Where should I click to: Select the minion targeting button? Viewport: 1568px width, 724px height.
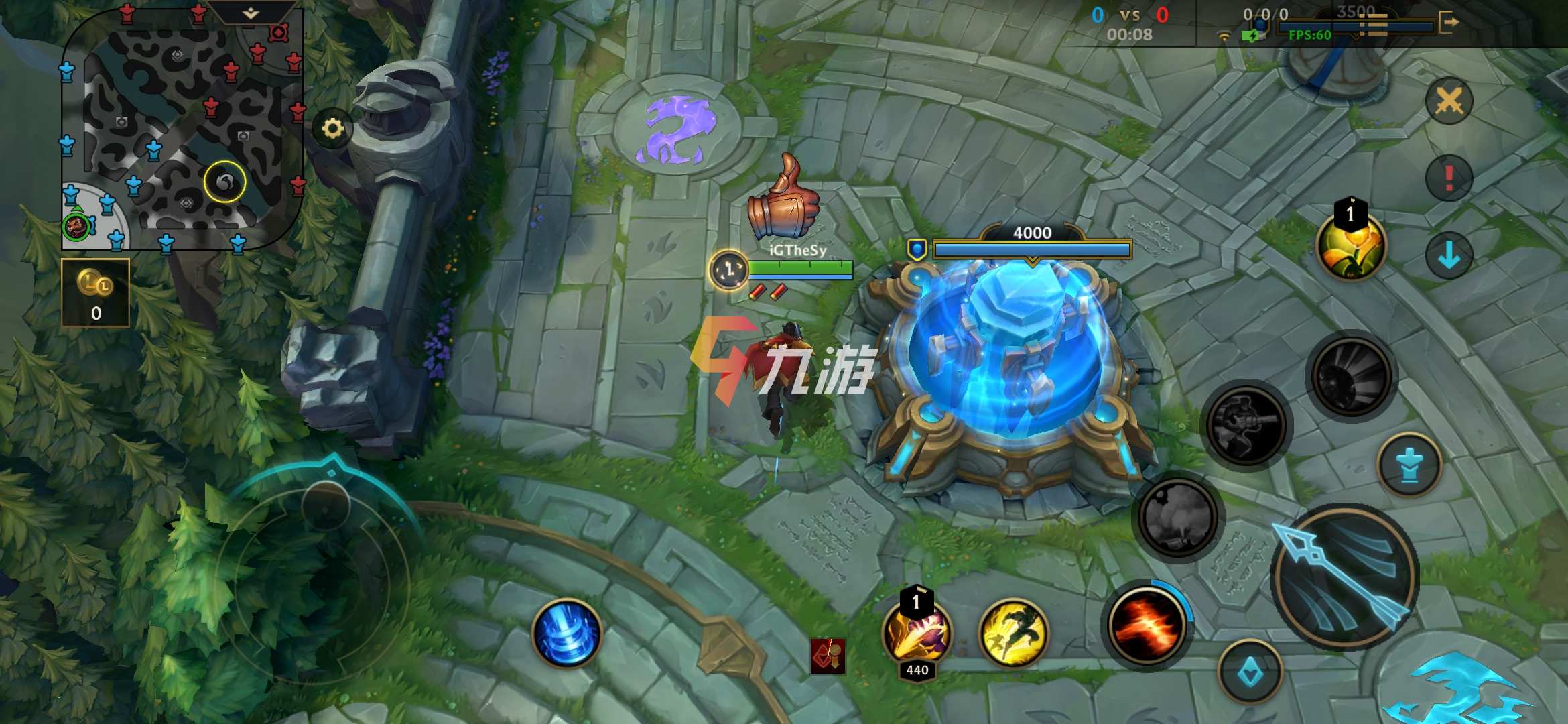(1250, 672)
